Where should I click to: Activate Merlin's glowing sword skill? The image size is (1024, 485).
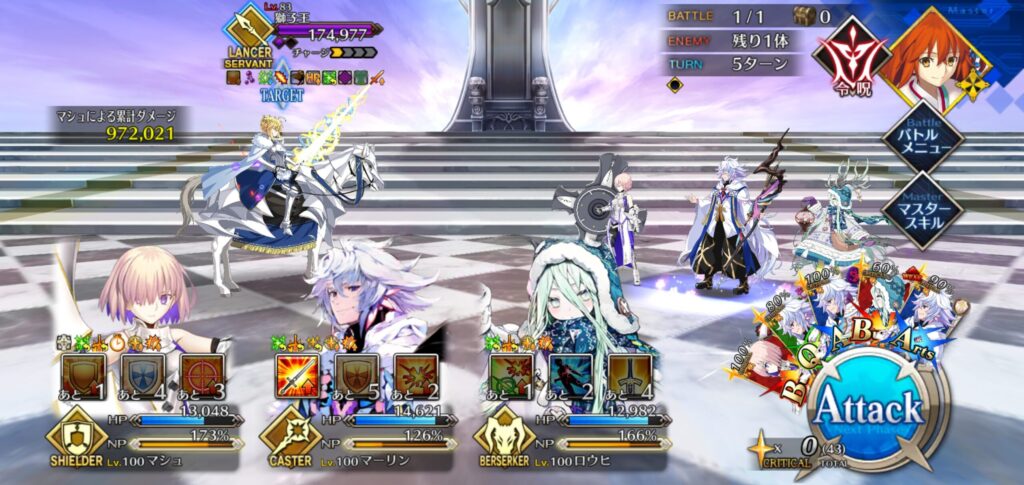point(297,376)
